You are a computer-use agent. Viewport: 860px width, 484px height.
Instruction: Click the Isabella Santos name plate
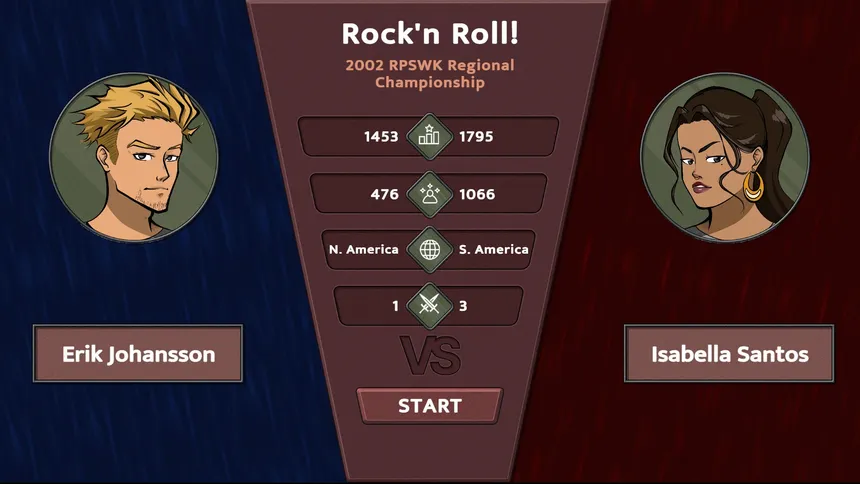pyautogui.click(x=729, y=354)
